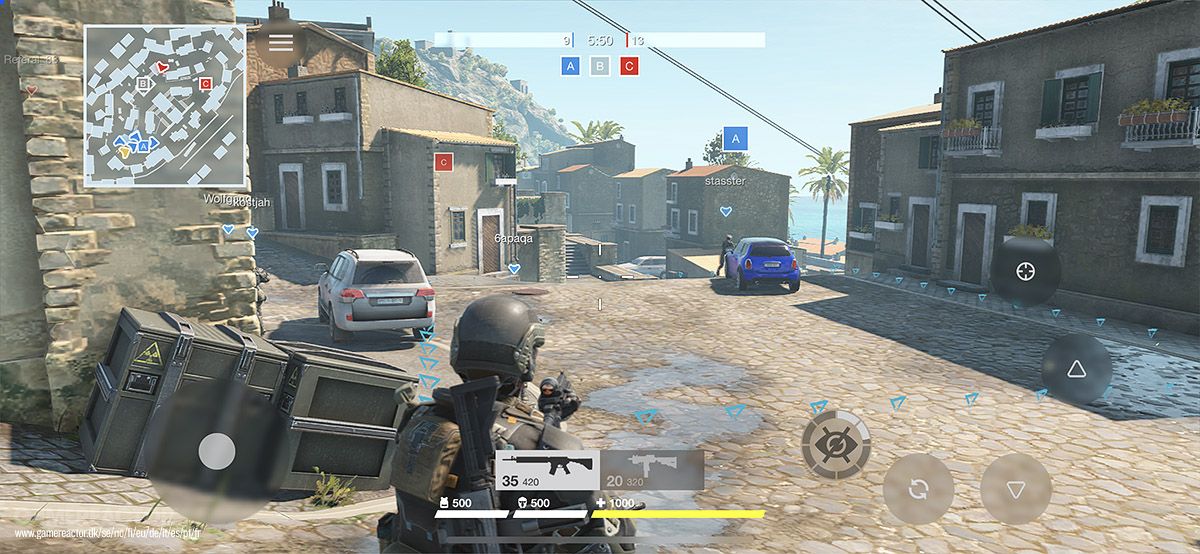Select the primary assault rifle slot
Screen dimensions: 1200x554
point(547,470)
